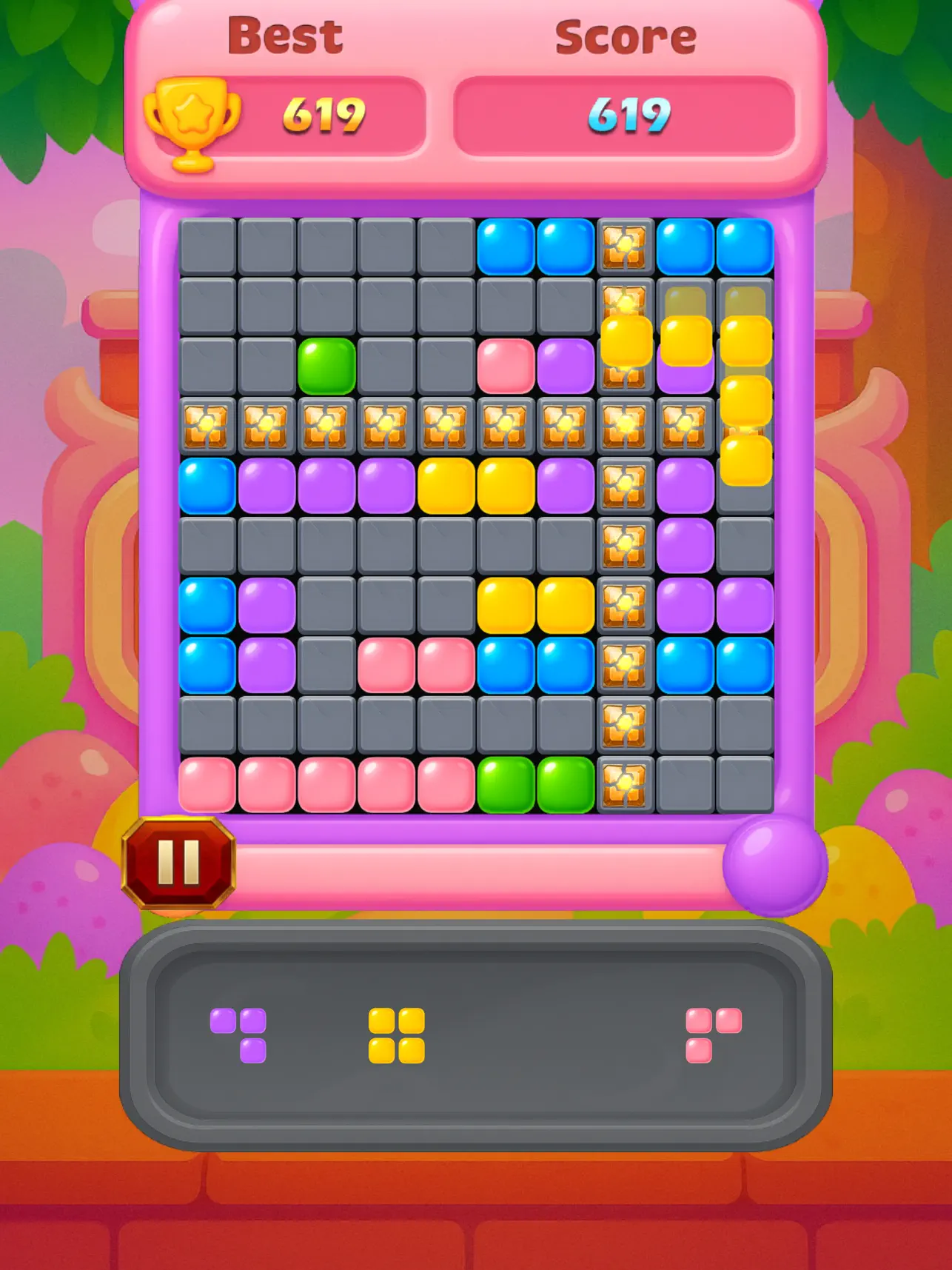
Task: Click the topmost gem block in the gem column
Action: (625, 244)
